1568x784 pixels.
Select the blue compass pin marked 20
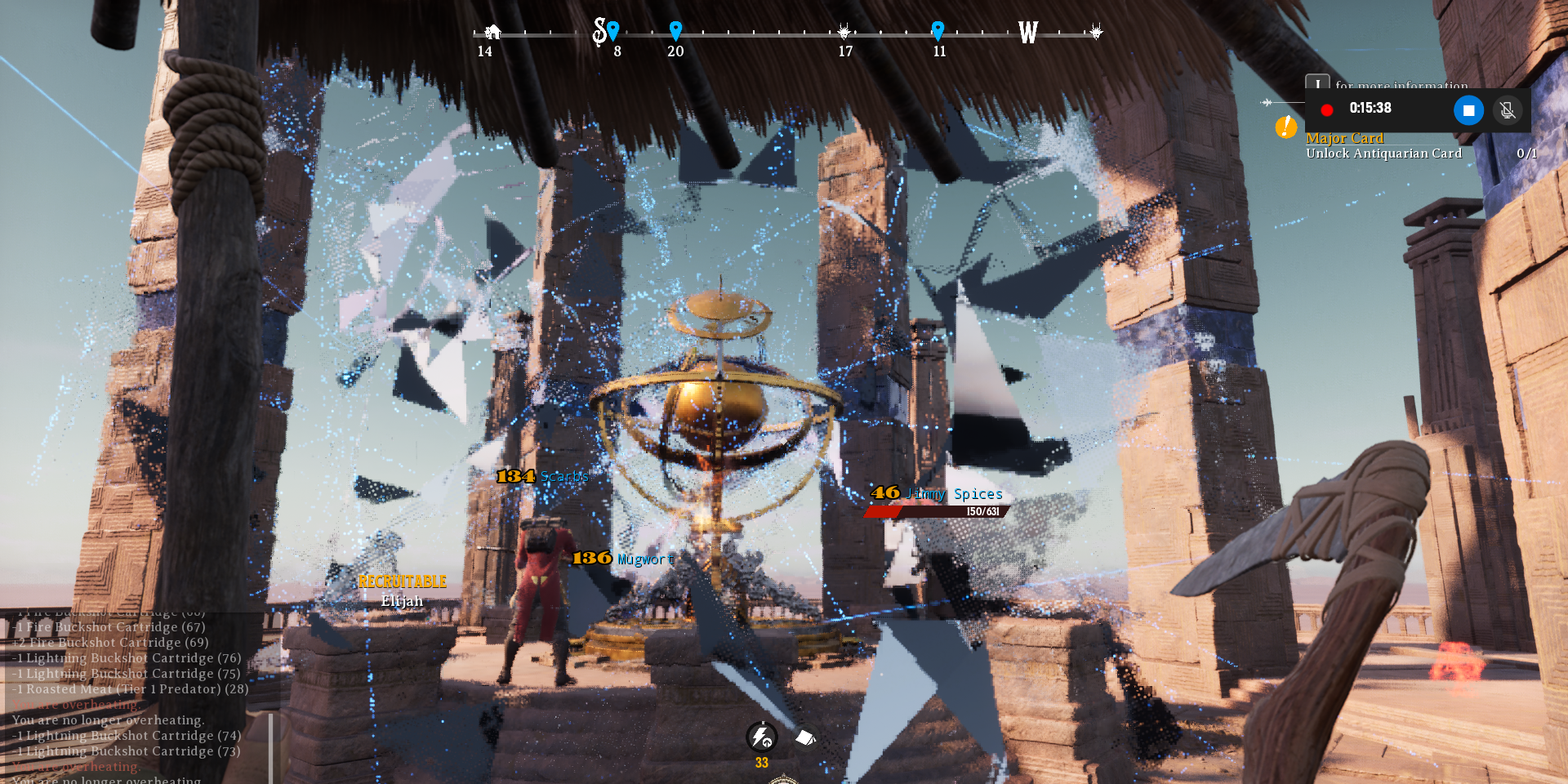[x=675, y=31]
